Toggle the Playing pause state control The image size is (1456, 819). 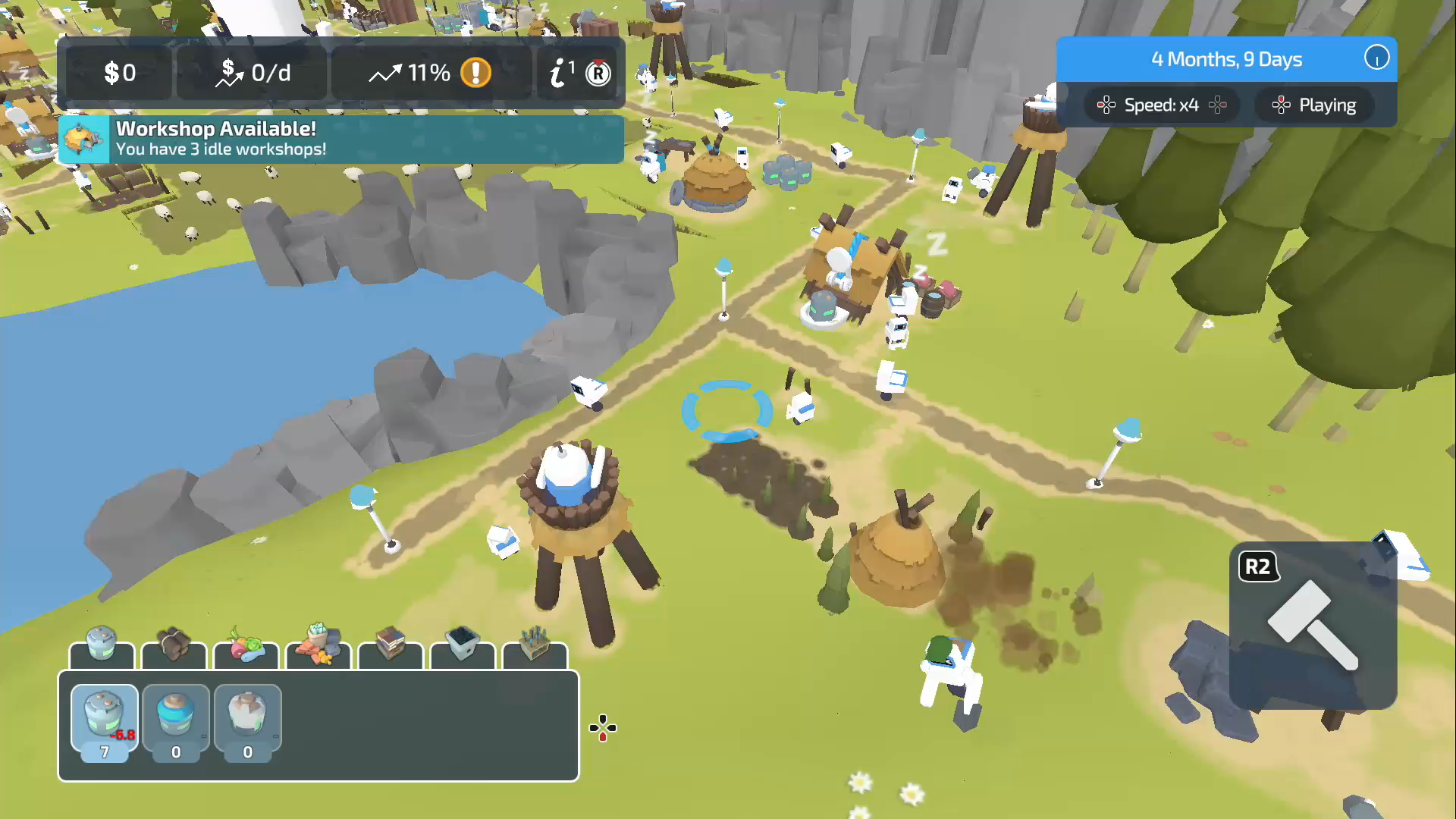(1314, 105)
